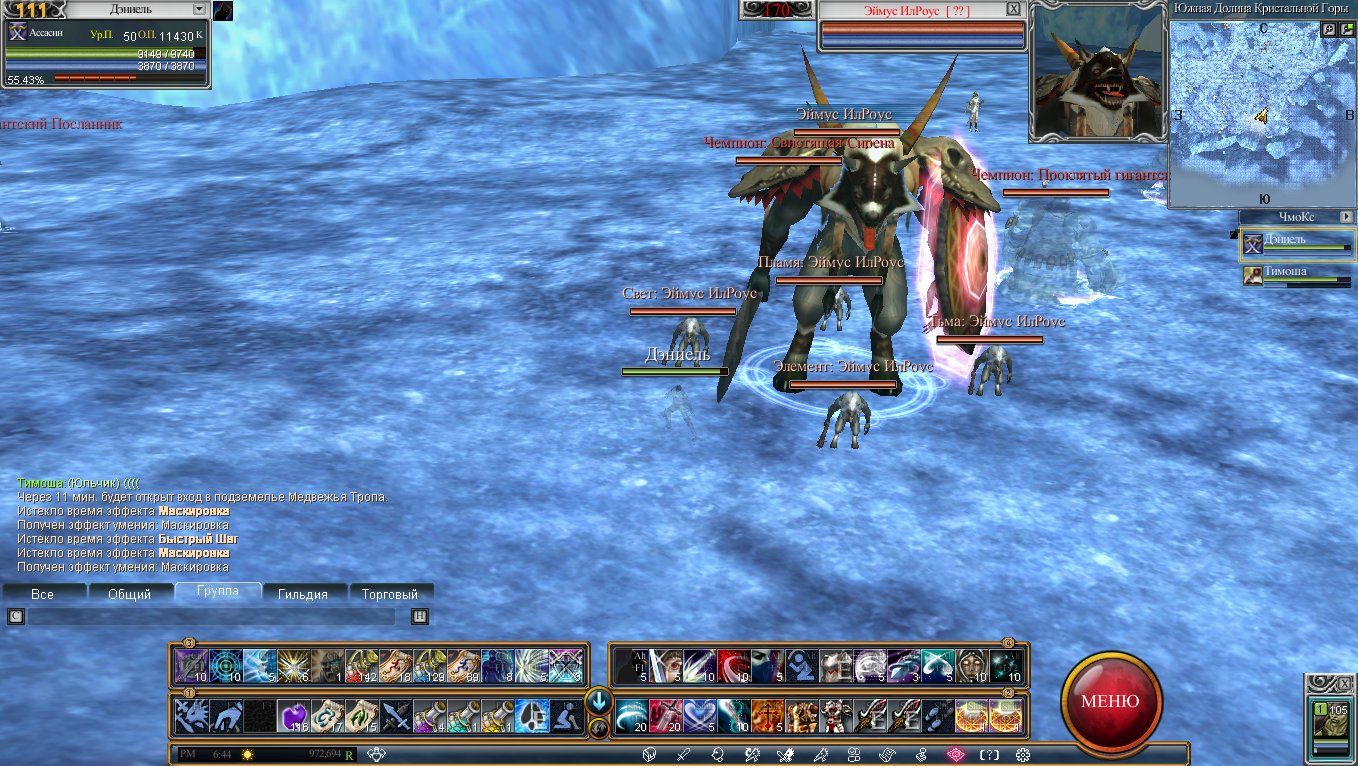This screenshot has width=1358, height=766.
Task: Open the cube inventory icon on bottom bar
Action: click(649, 755)
